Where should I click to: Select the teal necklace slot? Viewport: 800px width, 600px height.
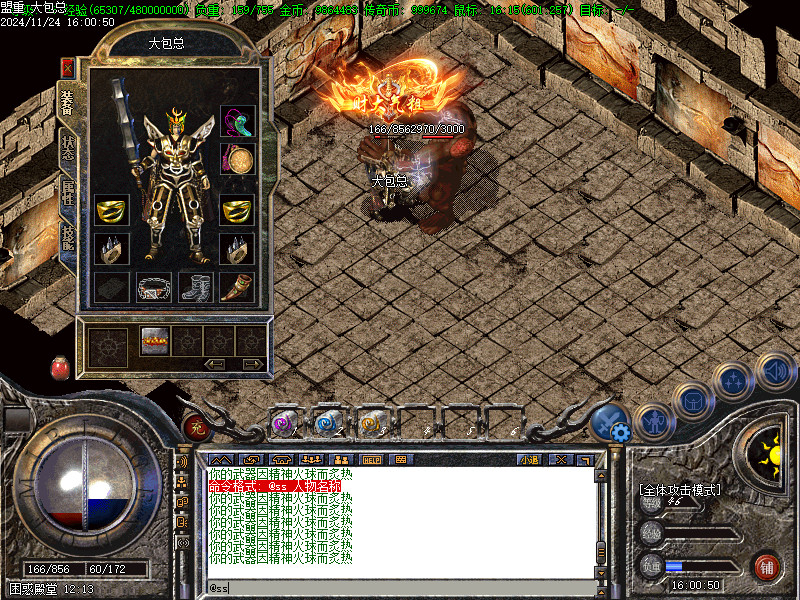237,122
